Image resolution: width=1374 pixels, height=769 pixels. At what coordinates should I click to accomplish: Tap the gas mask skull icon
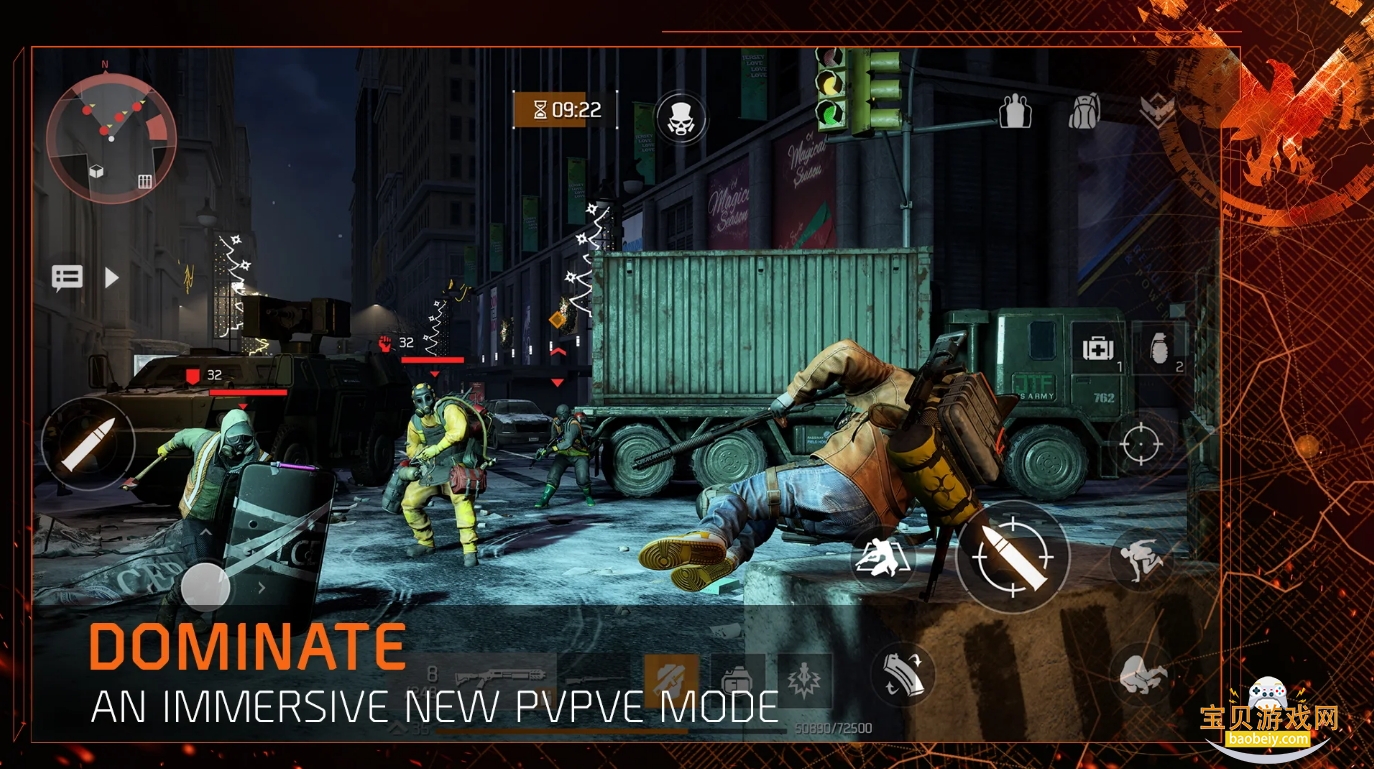tap(681, 118)
